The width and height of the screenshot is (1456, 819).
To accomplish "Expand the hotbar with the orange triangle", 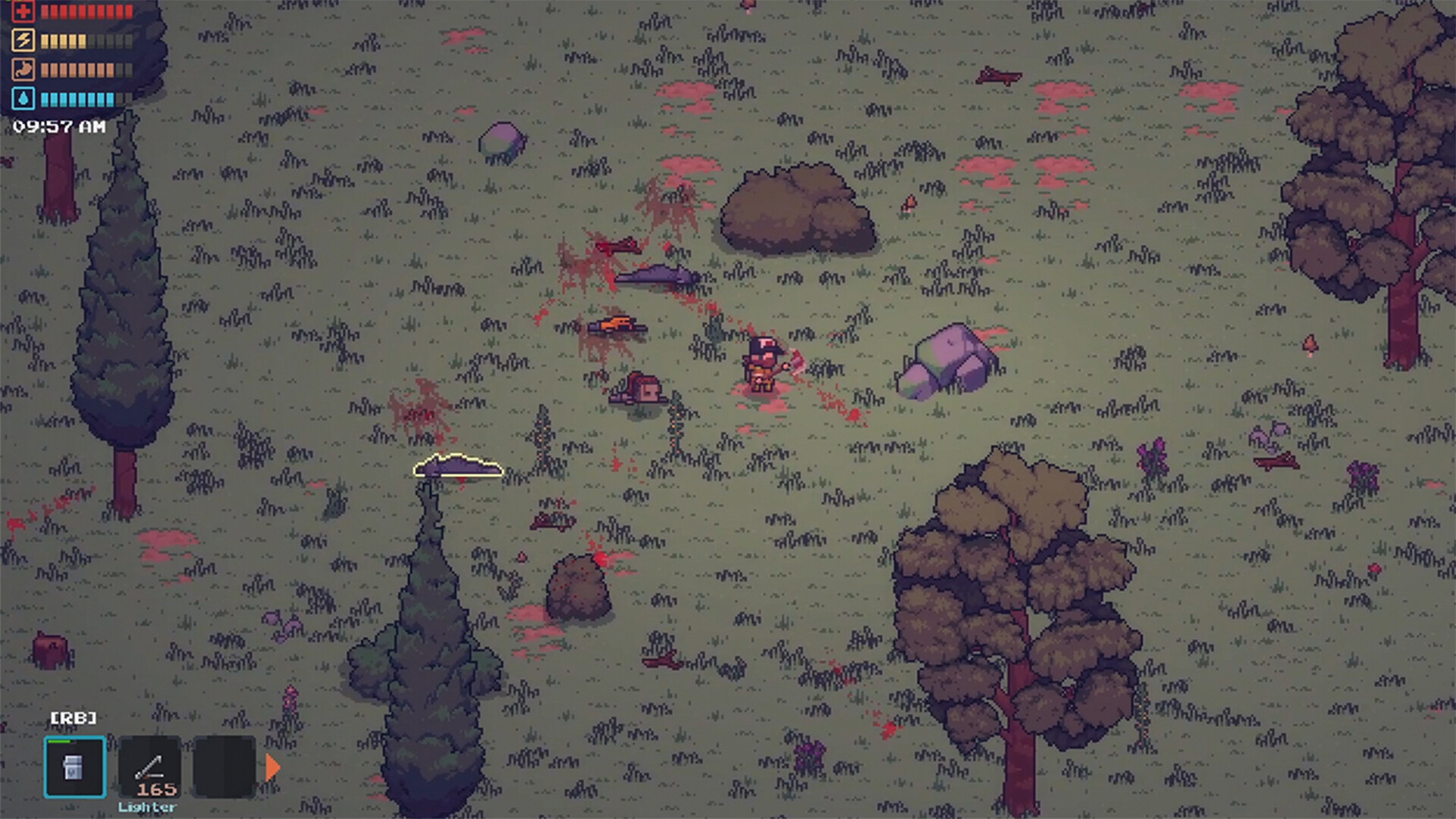I will [270, 767].
